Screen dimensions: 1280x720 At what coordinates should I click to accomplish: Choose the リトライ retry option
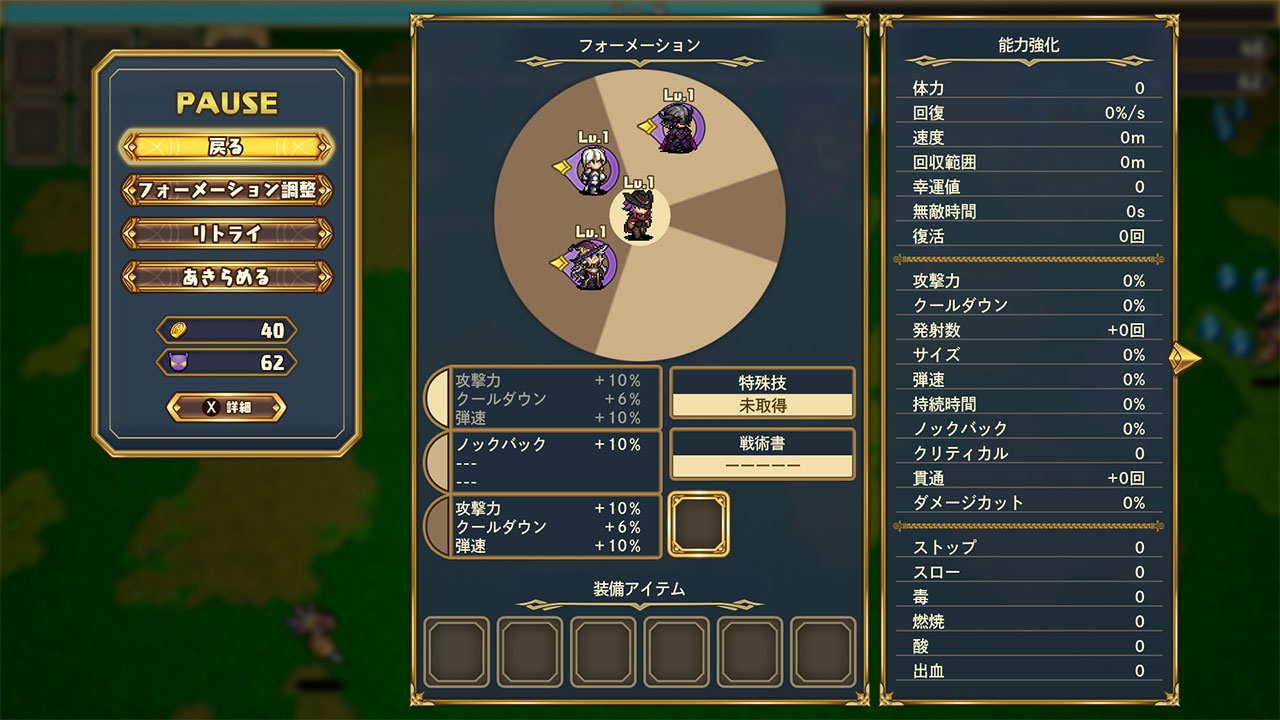226,234
